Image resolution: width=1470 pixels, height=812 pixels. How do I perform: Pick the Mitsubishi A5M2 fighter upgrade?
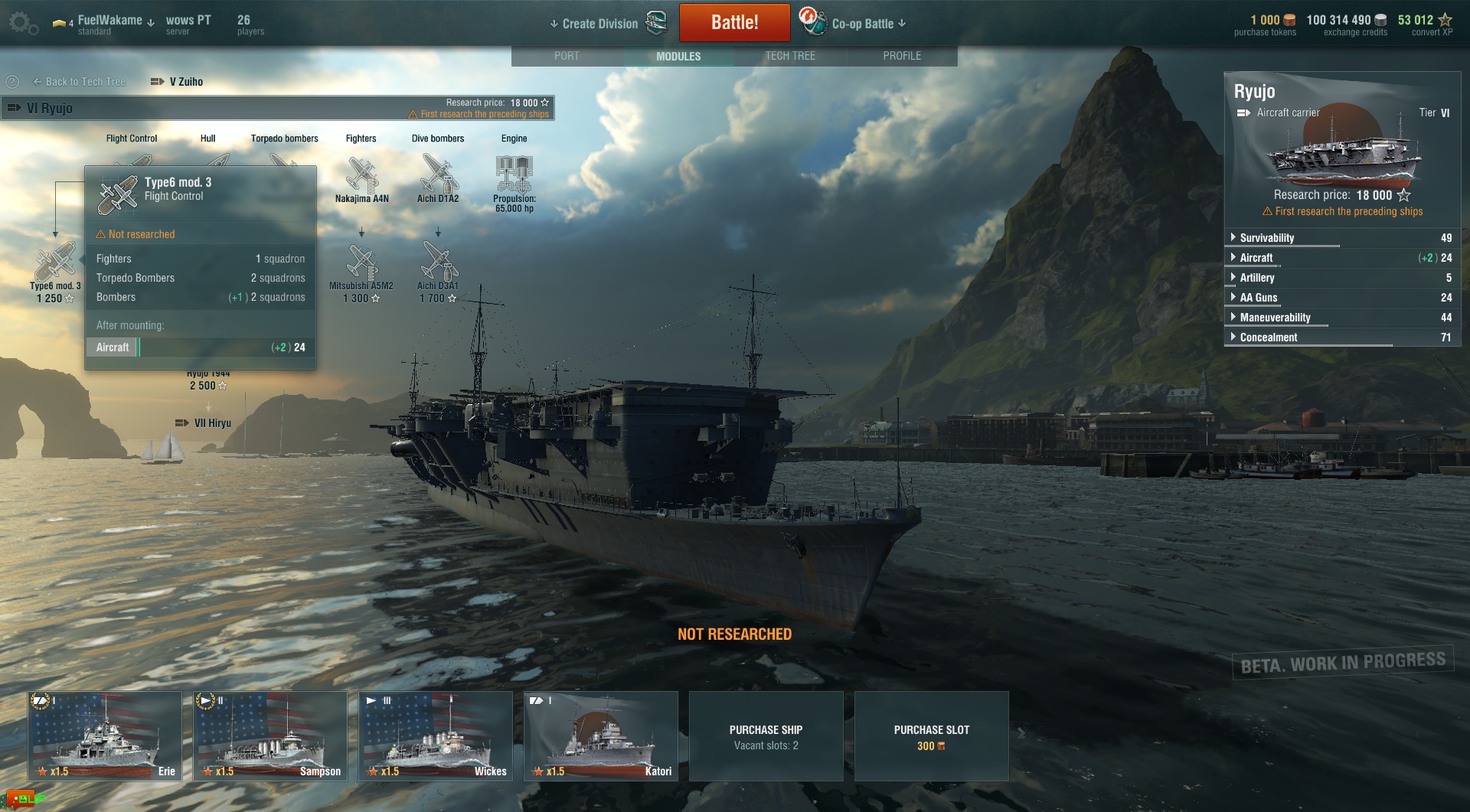361,264
